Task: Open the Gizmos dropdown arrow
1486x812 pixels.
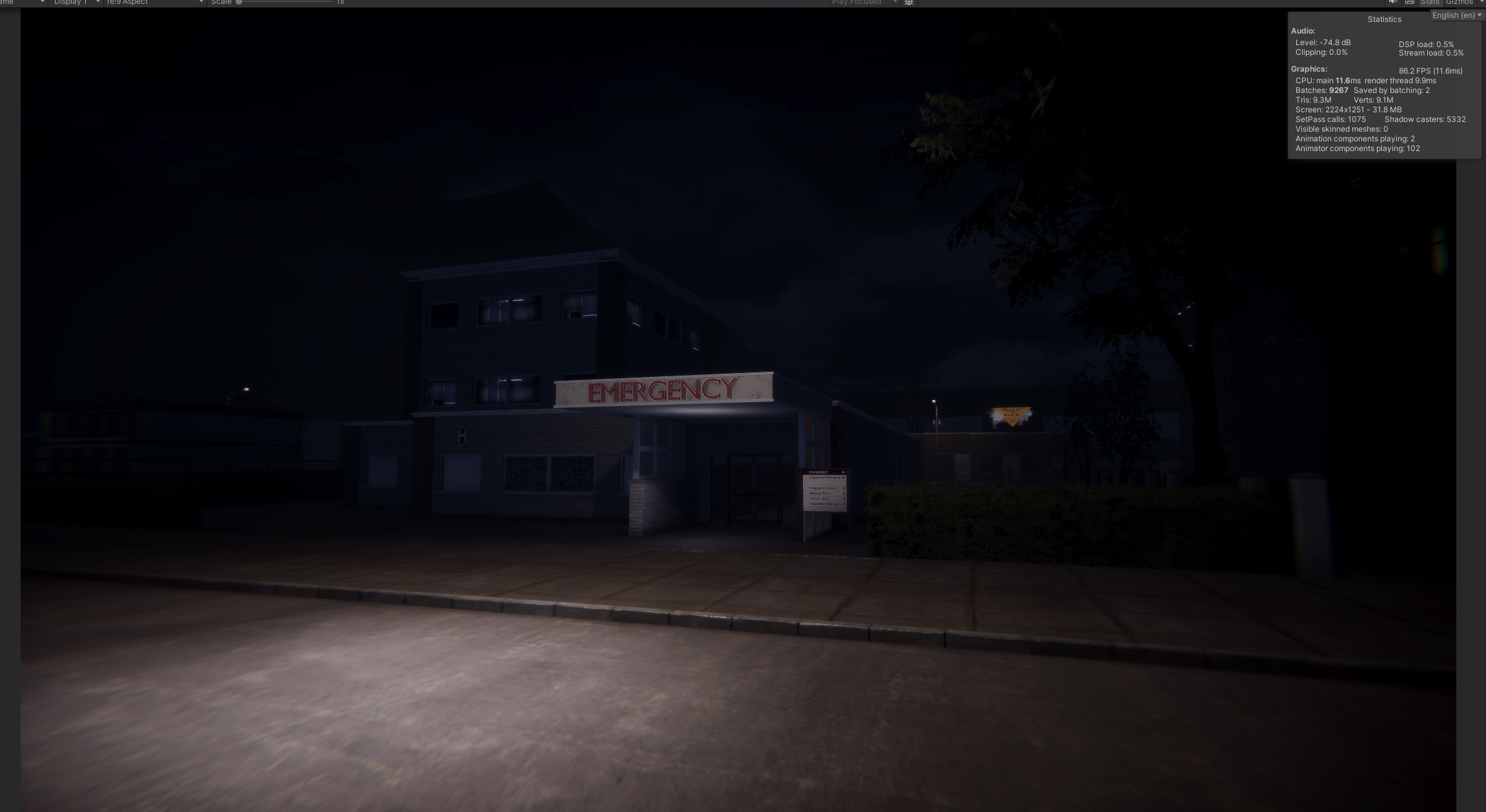Action: click(1482, 3)
